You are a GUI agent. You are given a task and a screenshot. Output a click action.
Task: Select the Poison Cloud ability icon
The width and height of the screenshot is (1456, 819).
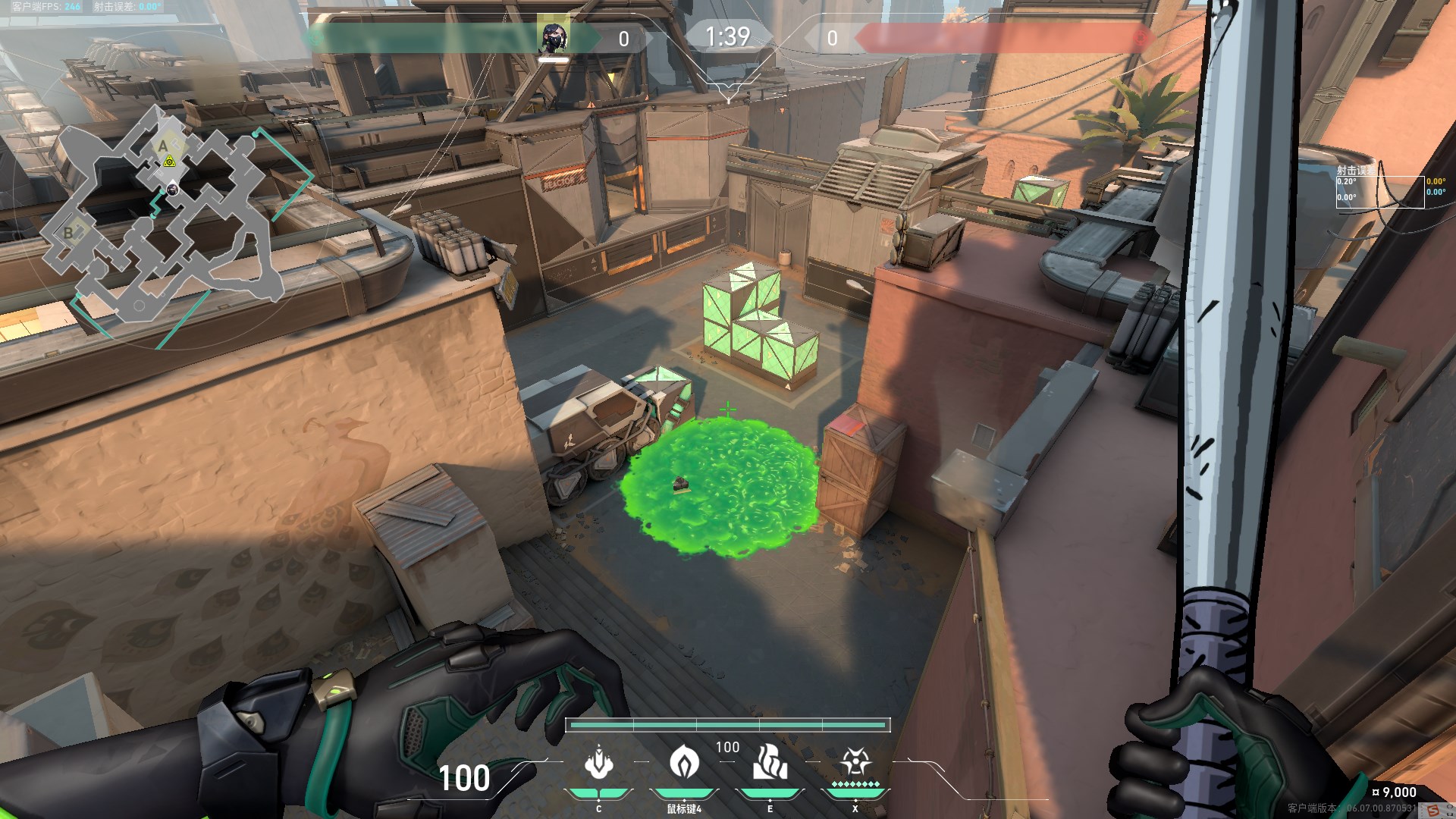684,762
